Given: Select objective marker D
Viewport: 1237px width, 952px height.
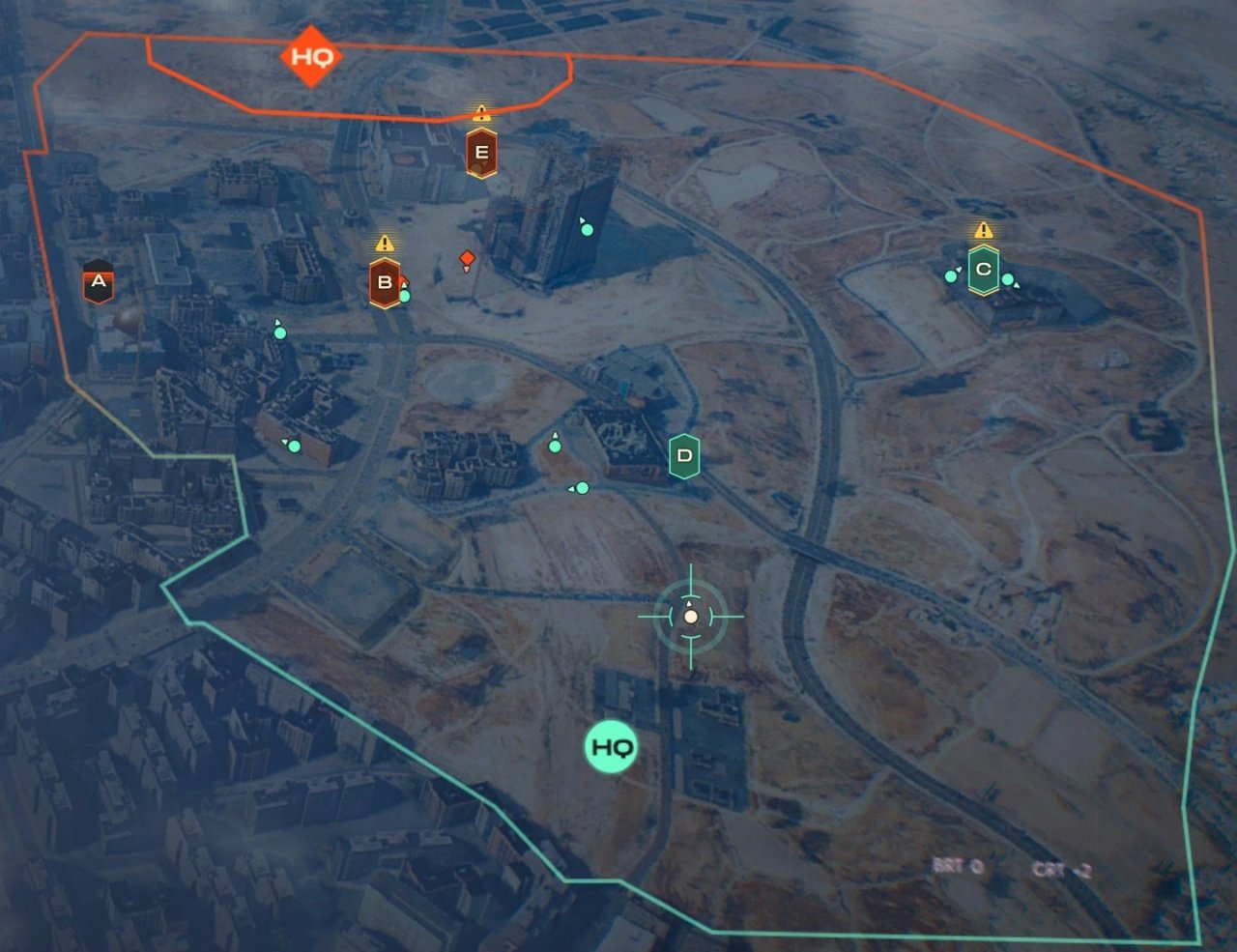Looking at the screenshot, I should click(686, 454).
